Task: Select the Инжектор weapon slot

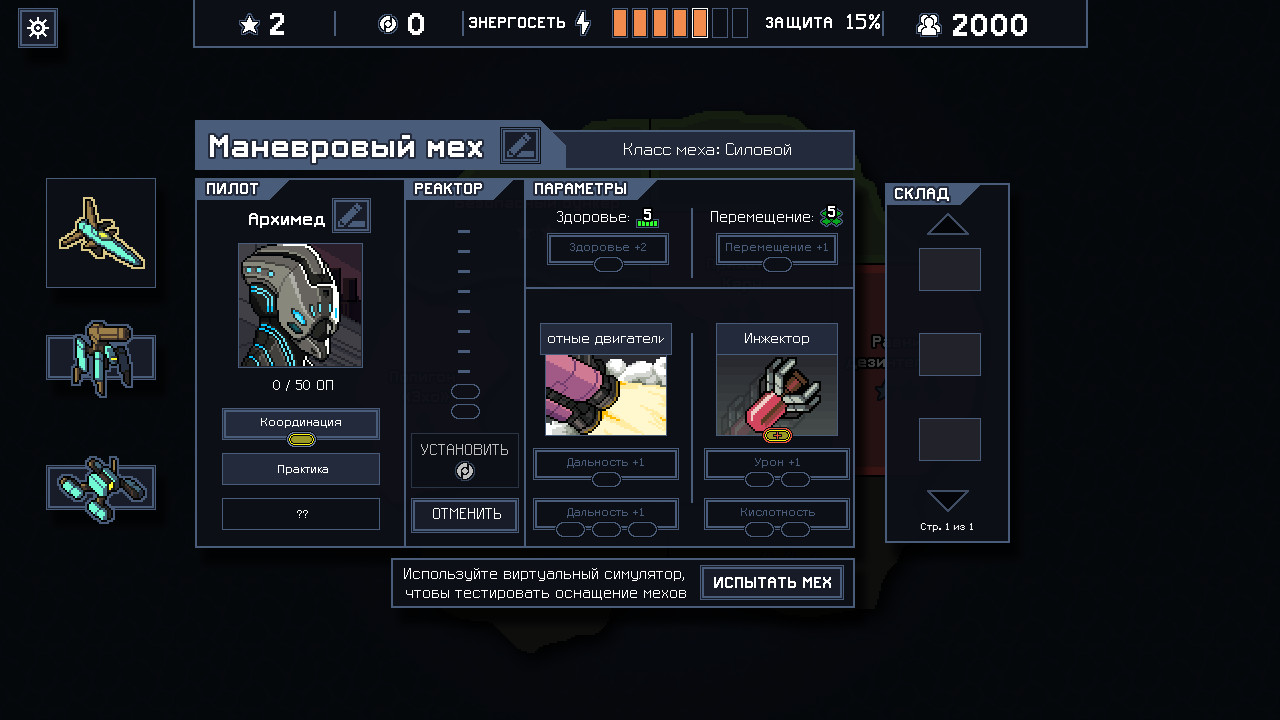Action: click(x=777, y=380)
